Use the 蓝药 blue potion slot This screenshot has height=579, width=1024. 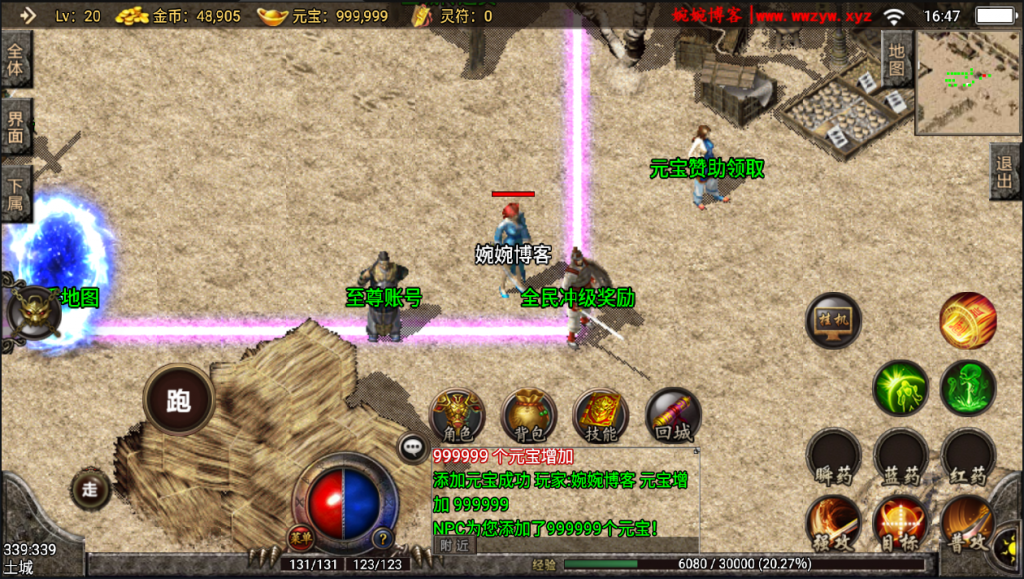[900, 456]
